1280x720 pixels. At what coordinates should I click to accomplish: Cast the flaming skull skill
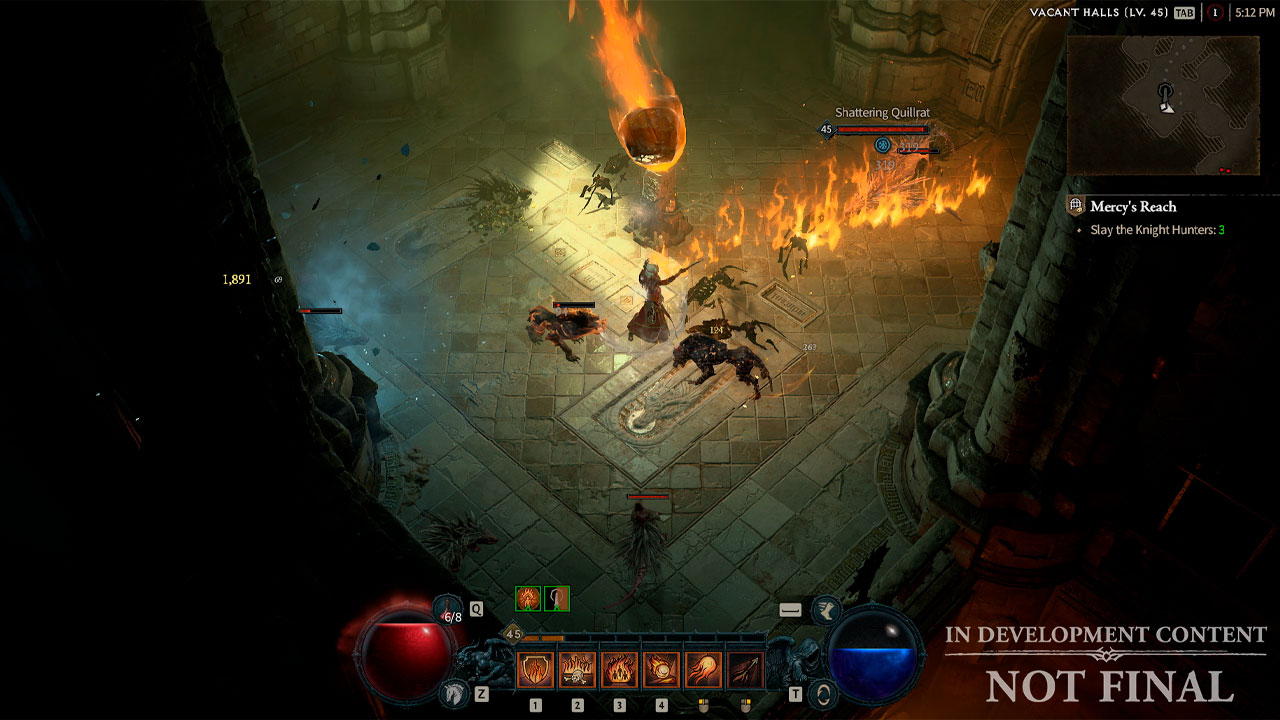(577, 669)
